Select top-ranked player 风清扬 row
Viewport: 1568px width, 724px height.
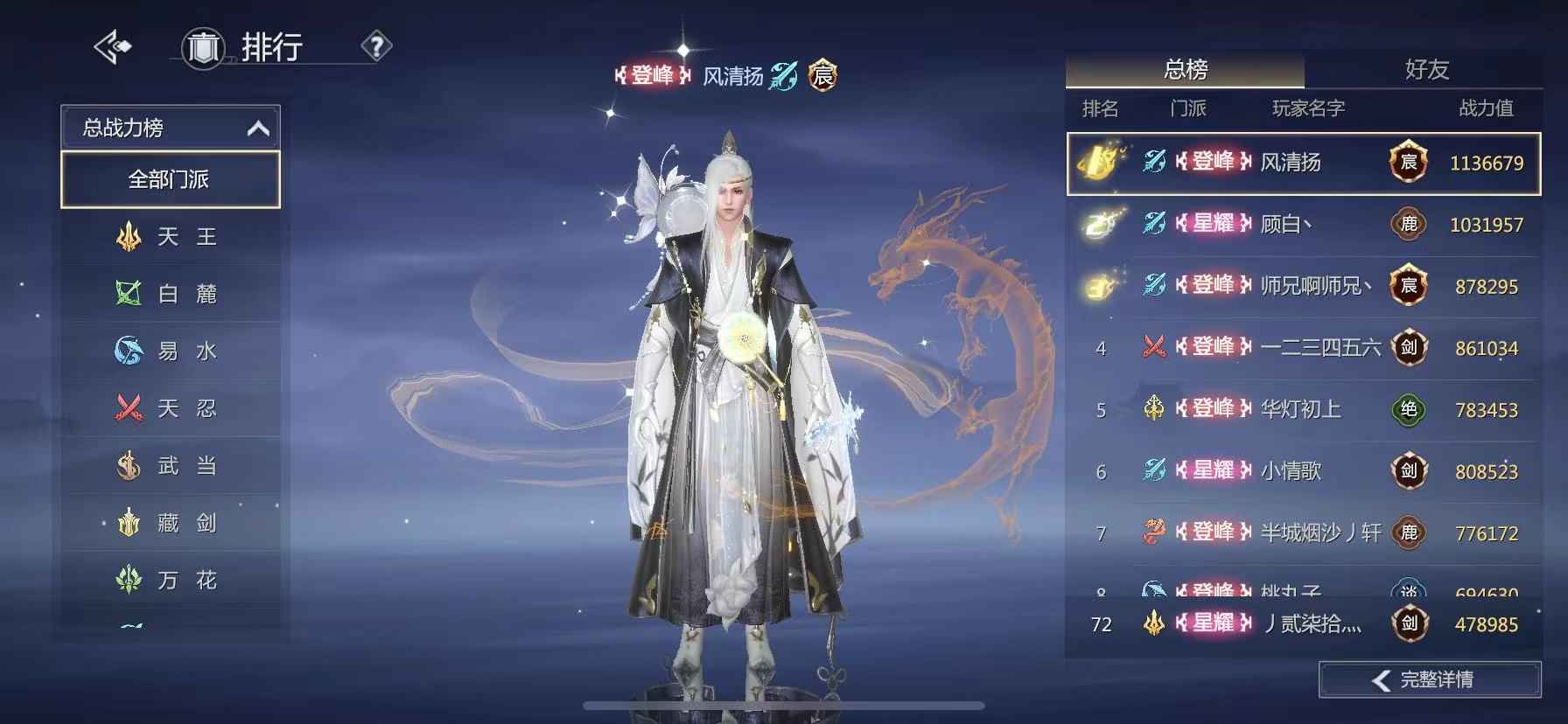pyautogui.click(x=1303, y=164)
